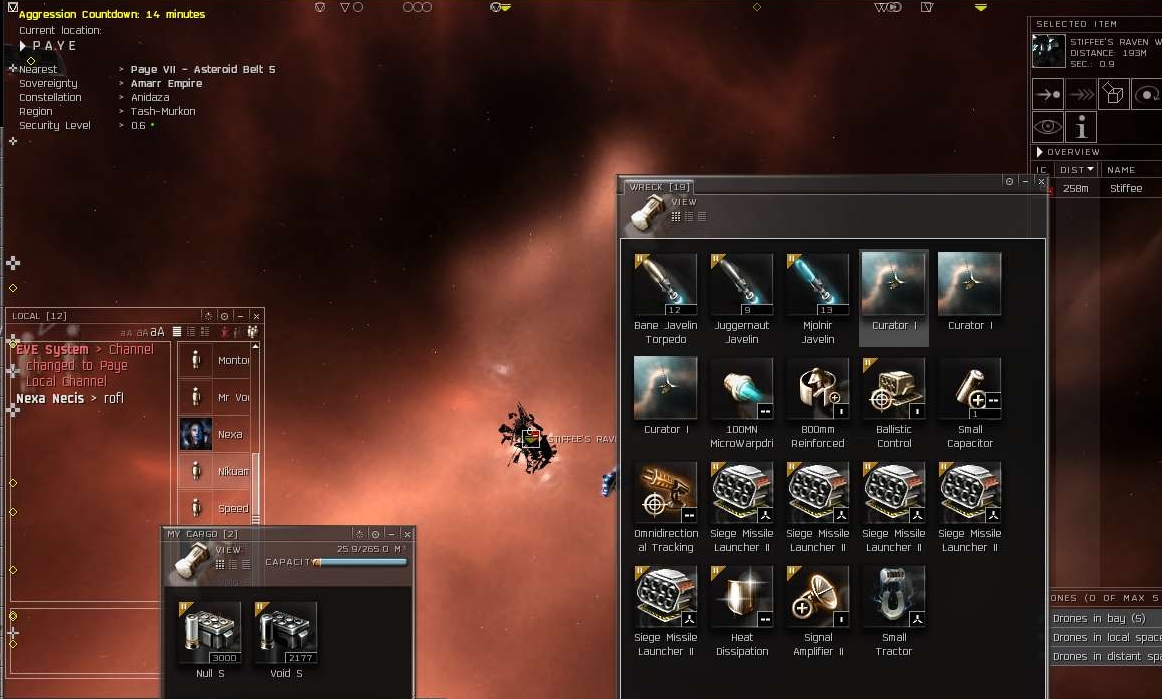Choose the Signal Amplifier II item
The width and height of the screenshot is (1162, 699).
(817, 598)
